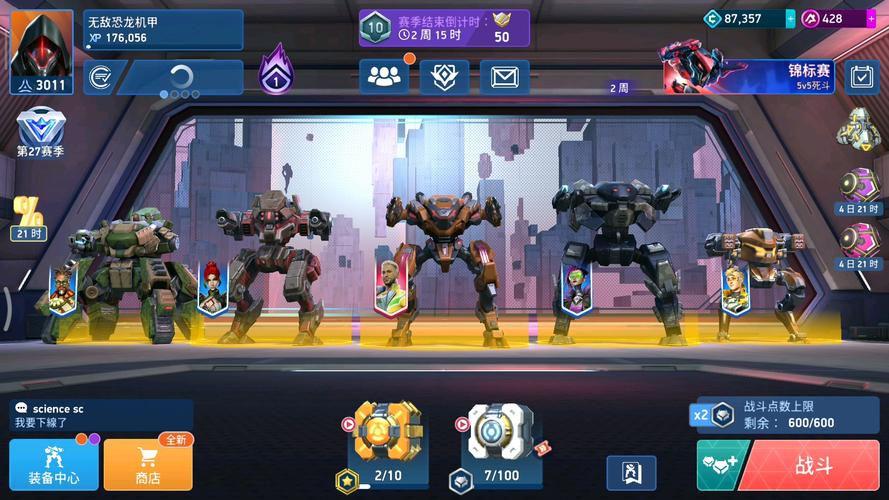
Task: View the 第27赛季 season rank badge
Action: 40,132
